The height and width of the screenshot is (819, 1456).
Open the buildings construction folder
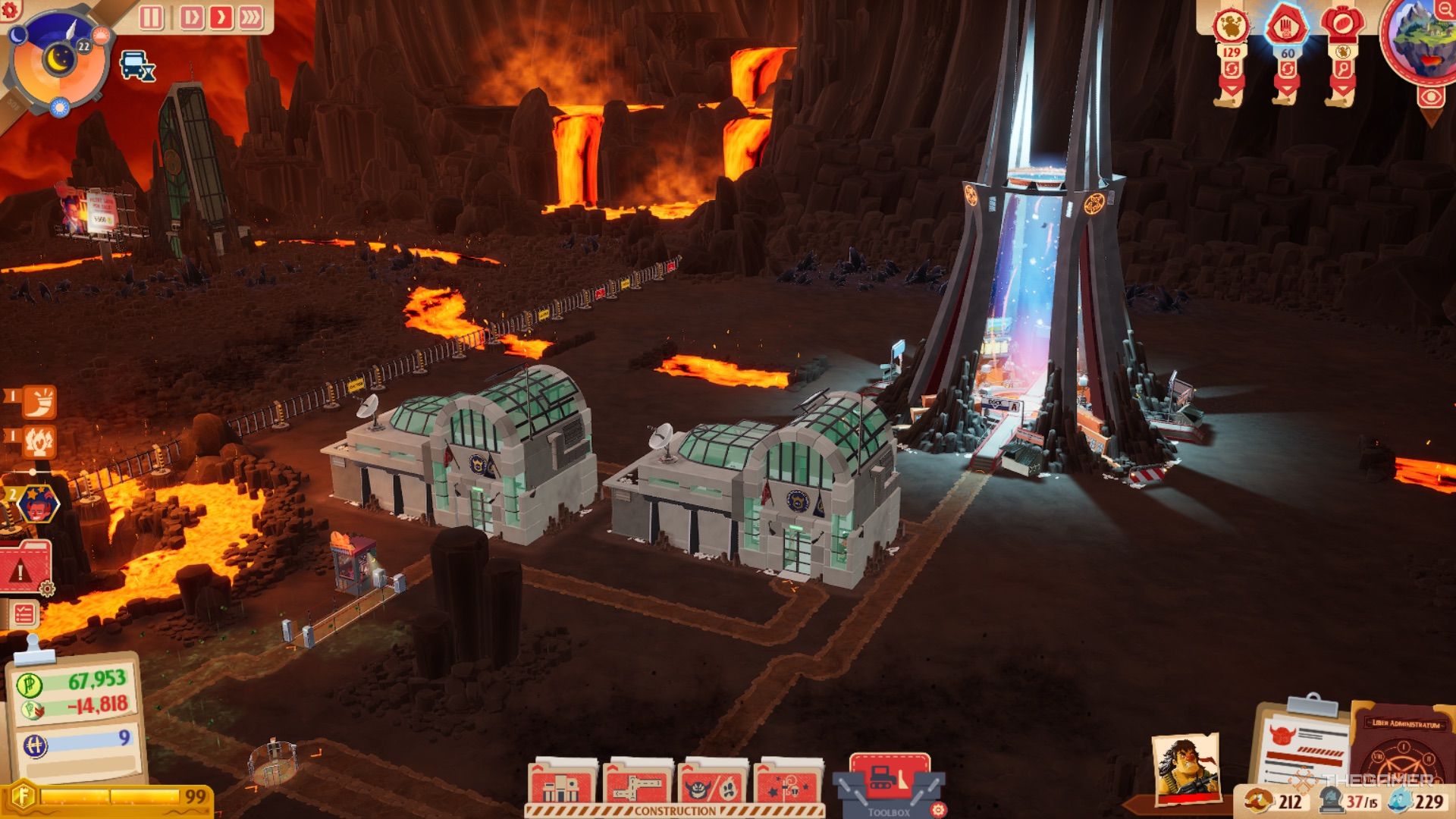[x=562, y=783]
